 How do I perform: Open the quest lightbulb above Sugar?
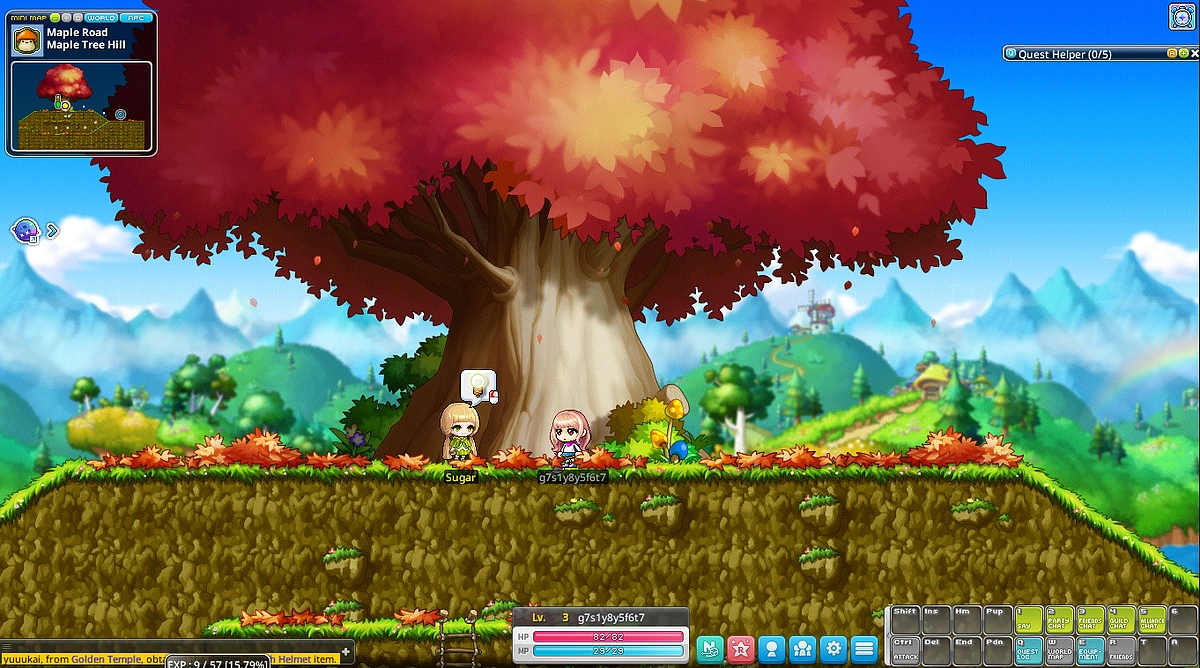(478, 384)
